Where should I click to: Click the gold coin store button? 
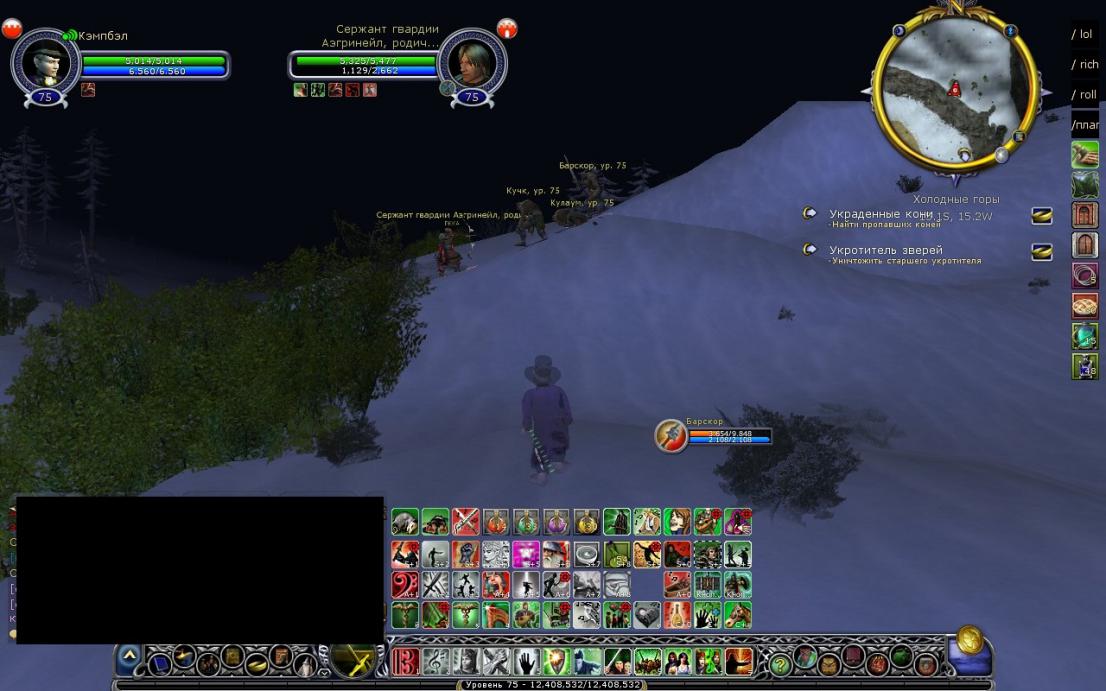968,640
